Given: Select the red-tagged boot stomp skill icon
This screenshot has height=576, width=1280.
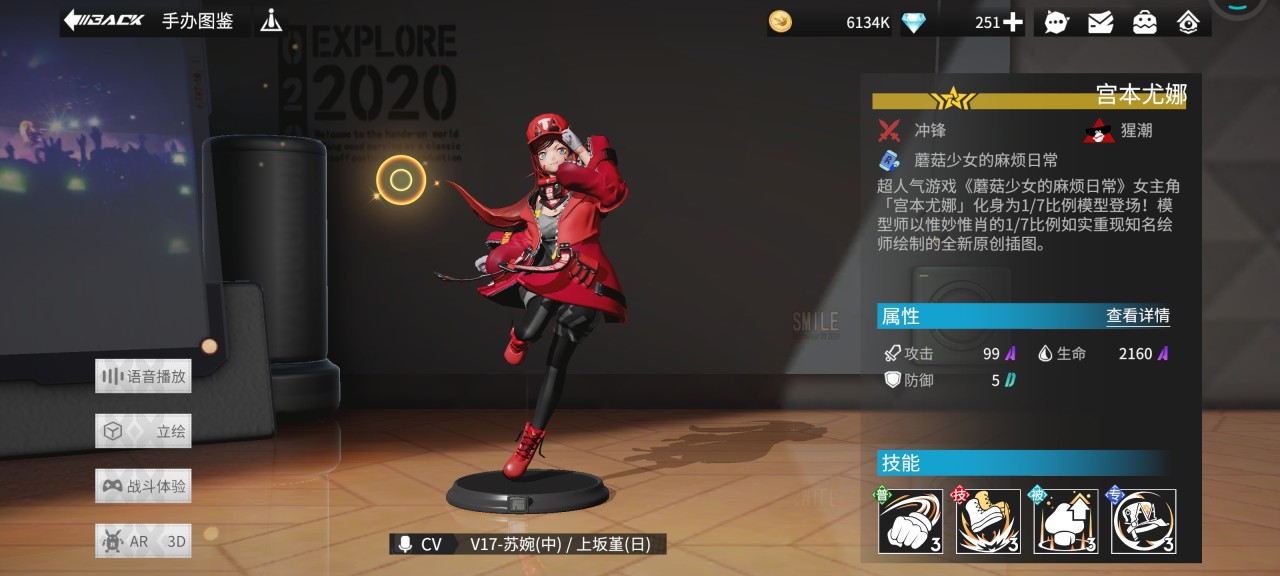Looking at the screenshot, I should [x=988, y=521].
